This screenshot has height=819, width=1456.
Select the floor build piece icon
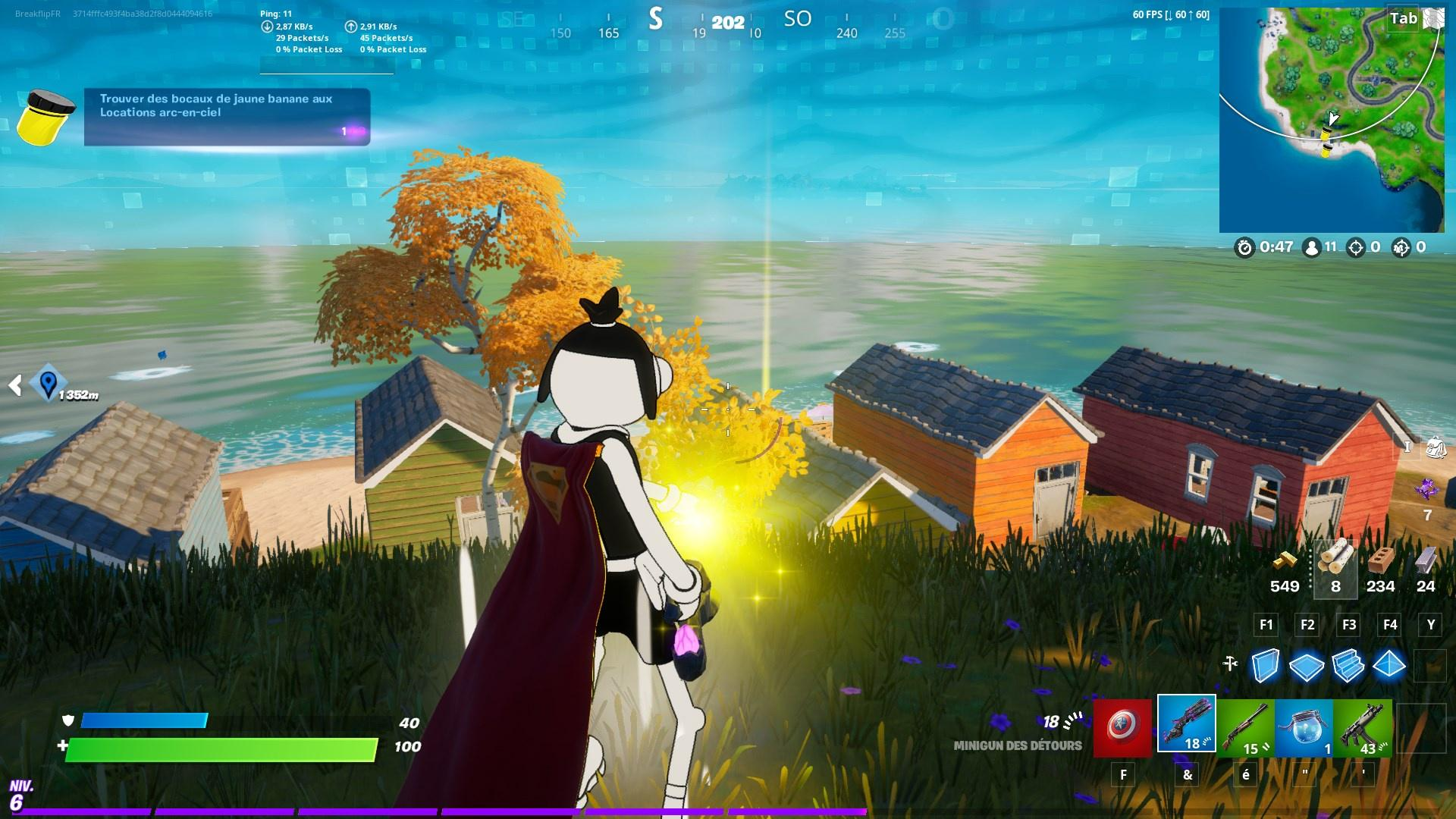coord(1307,665)
